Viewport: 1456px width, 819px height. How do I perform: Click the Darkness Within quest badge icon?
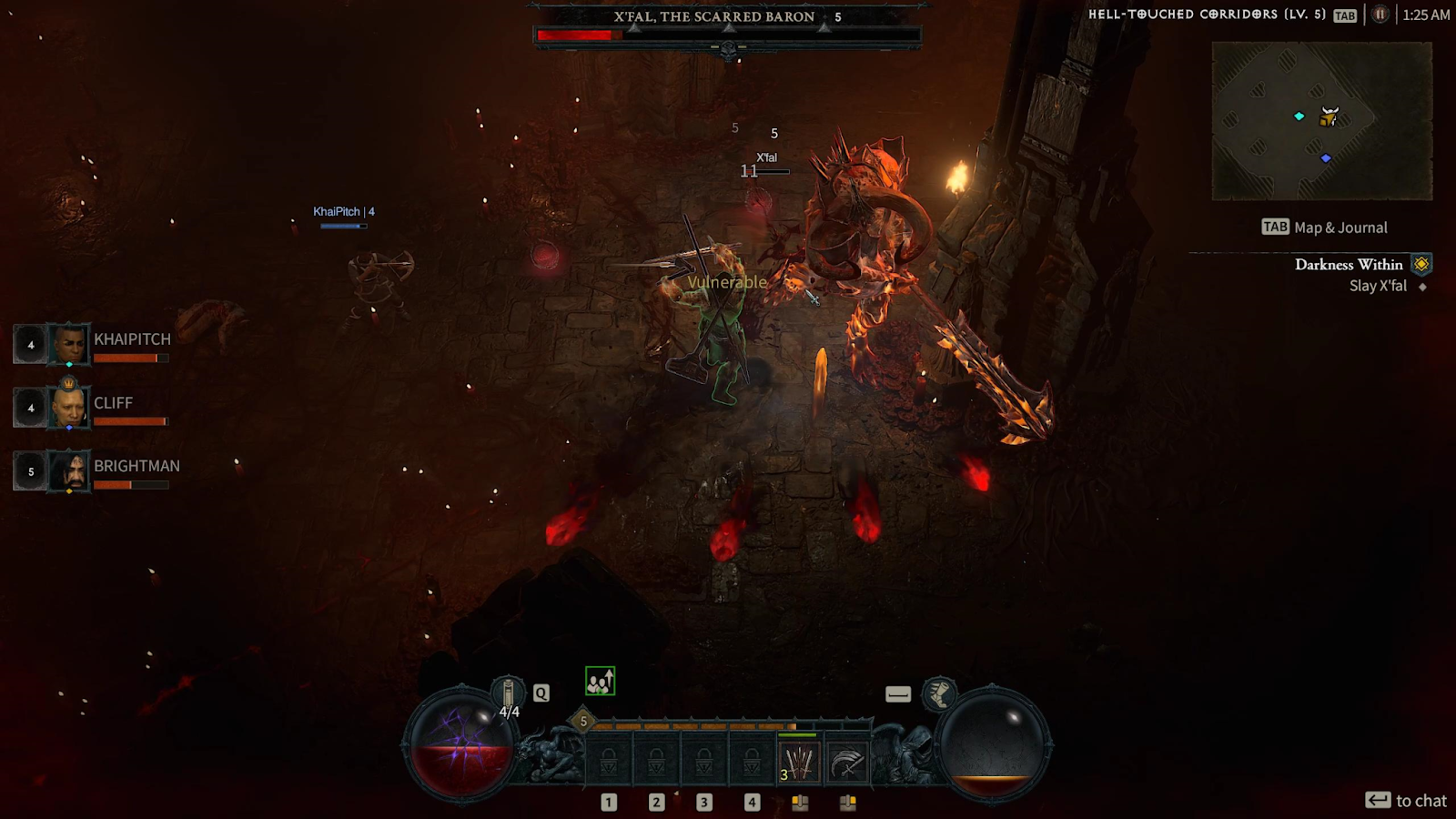(x=1421, y=265)
